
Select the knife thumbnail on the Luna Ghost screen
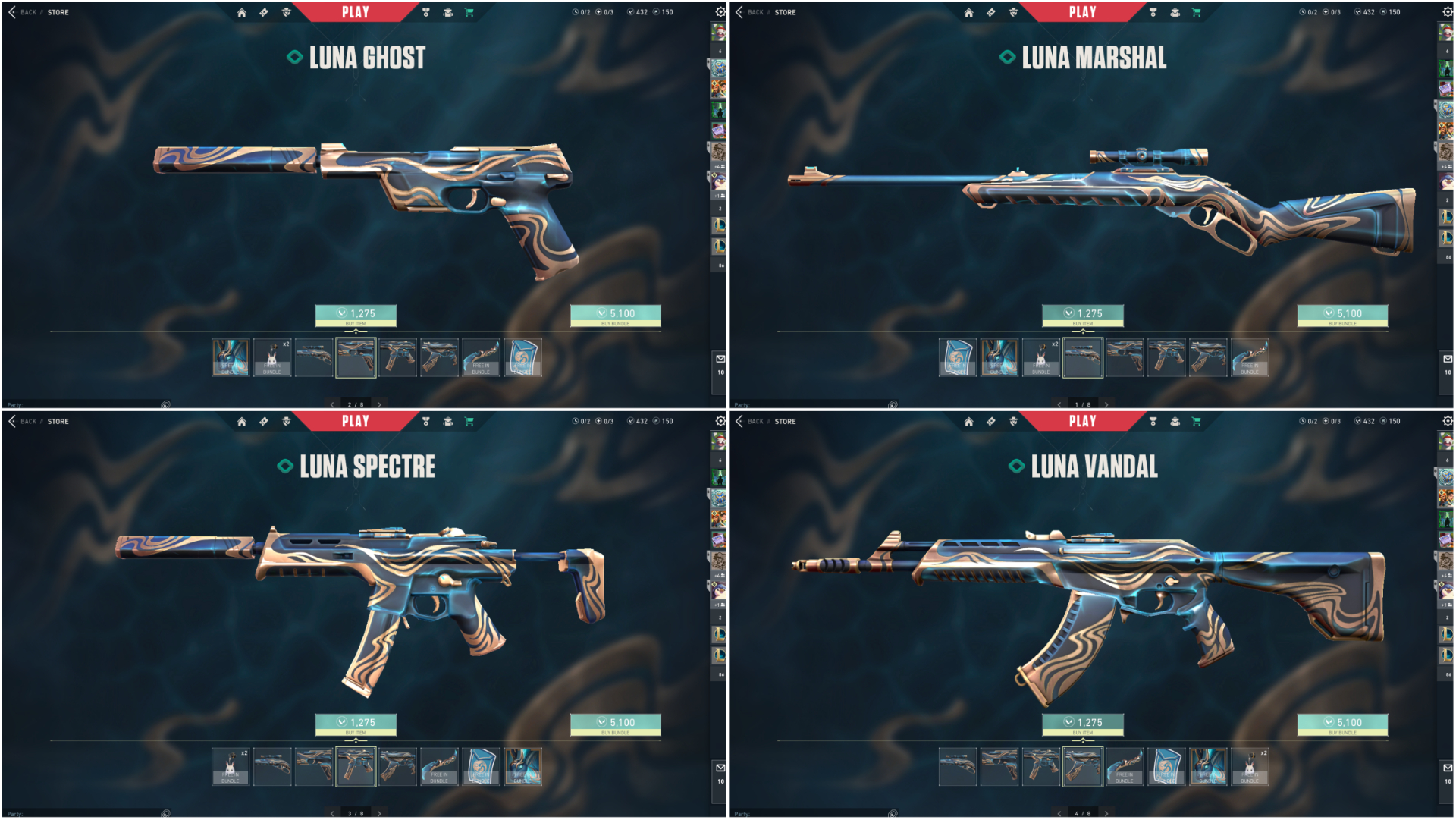(x=481, y=358)
